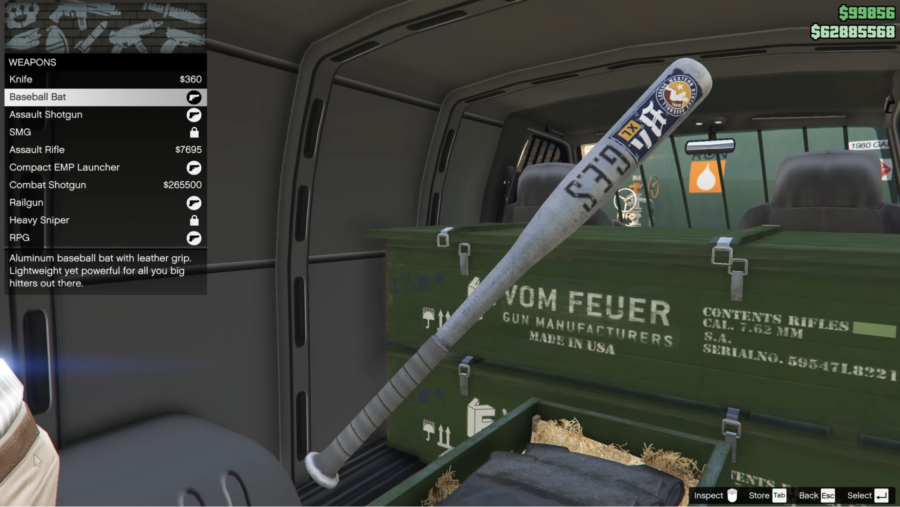Pick the locked SMG entry
Viewport: 900px width, 507px height.
(105, 132)
